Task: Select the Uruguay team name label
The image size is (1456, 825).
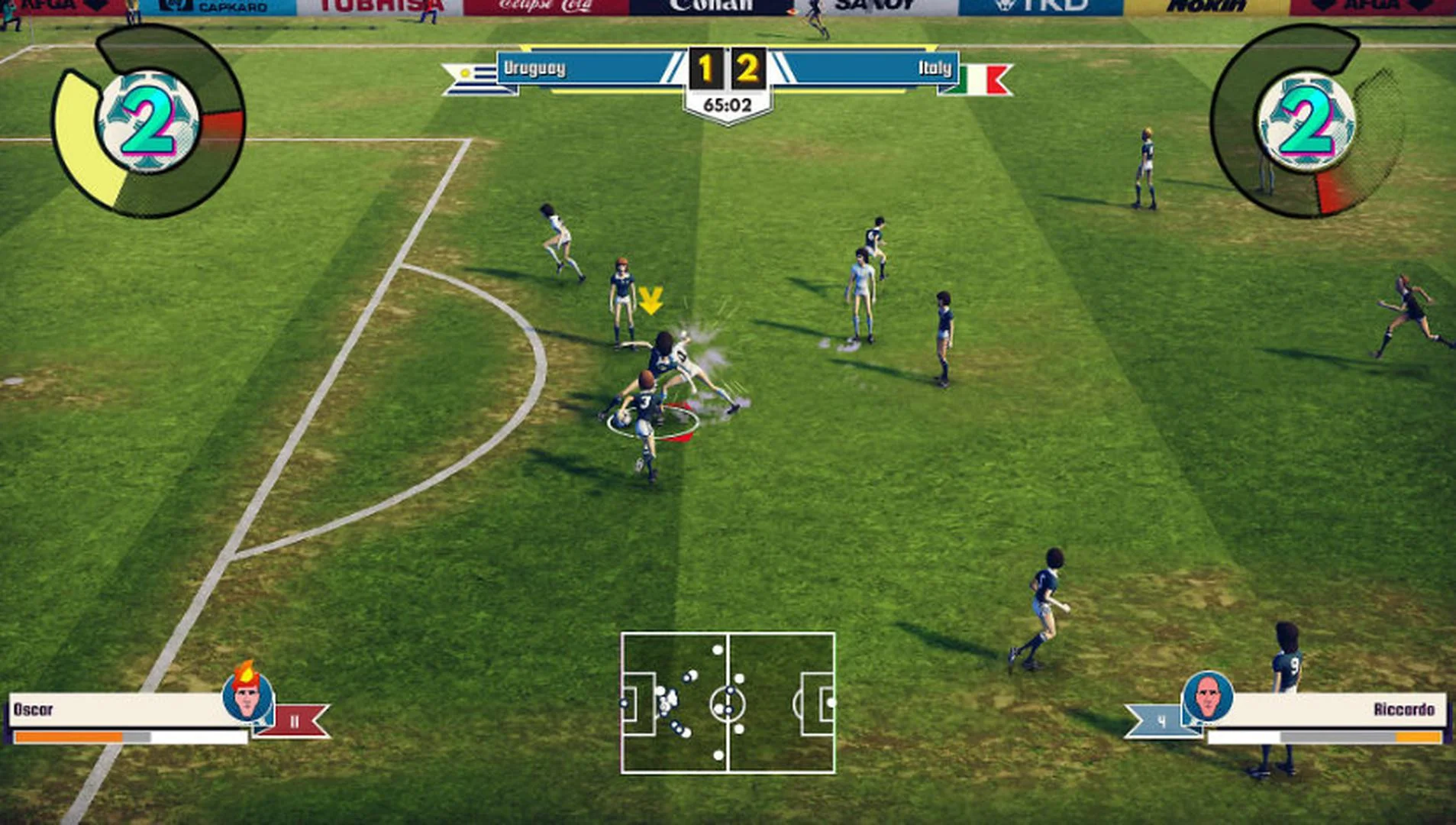Action: (534, 69)
